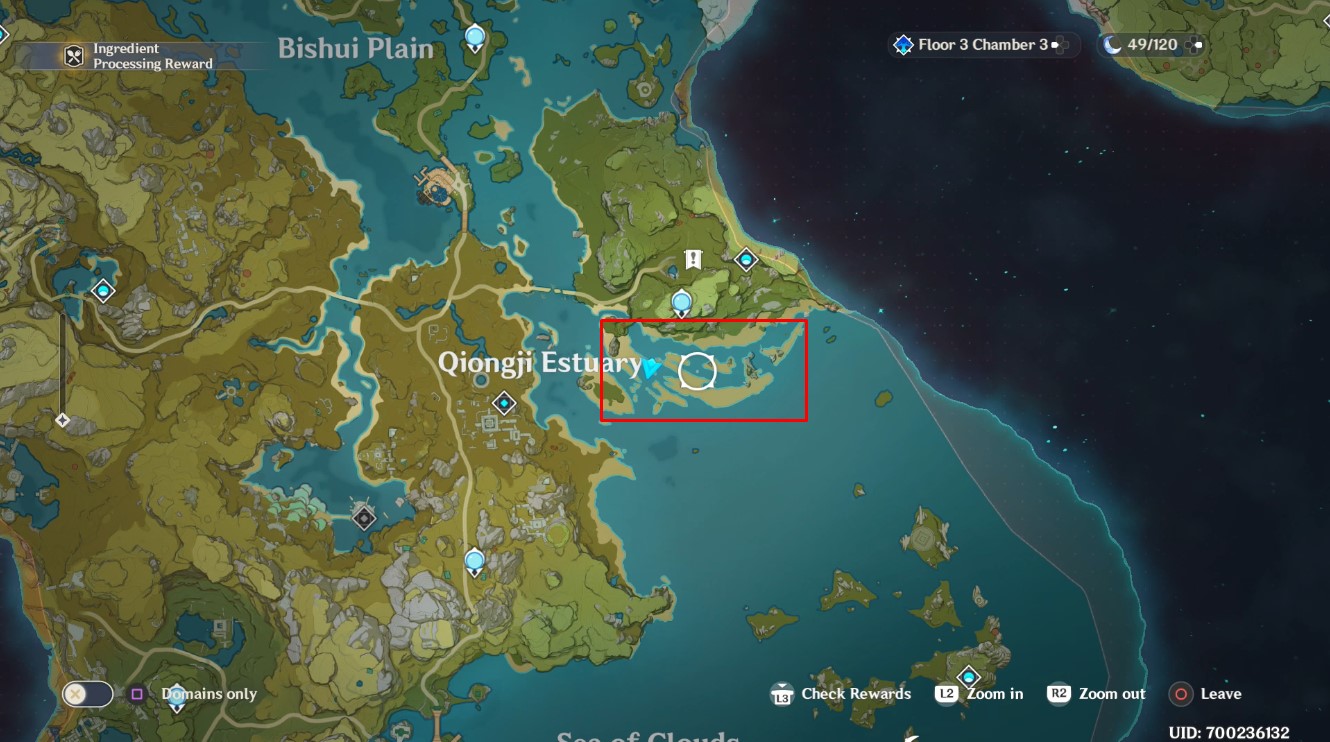
Task: Click the blue player location arrow marker
Action: tap(652, 371)
